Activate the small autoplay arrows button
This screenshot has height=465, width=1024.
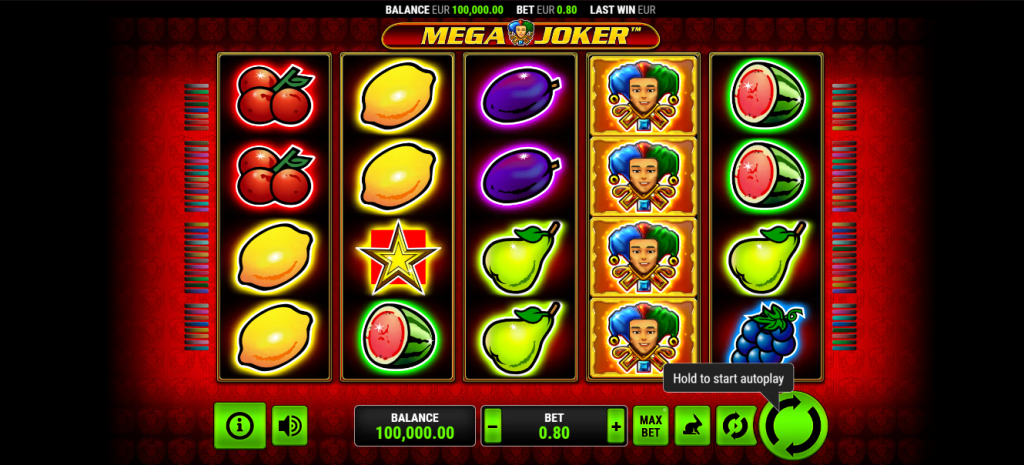pos(735,426)
